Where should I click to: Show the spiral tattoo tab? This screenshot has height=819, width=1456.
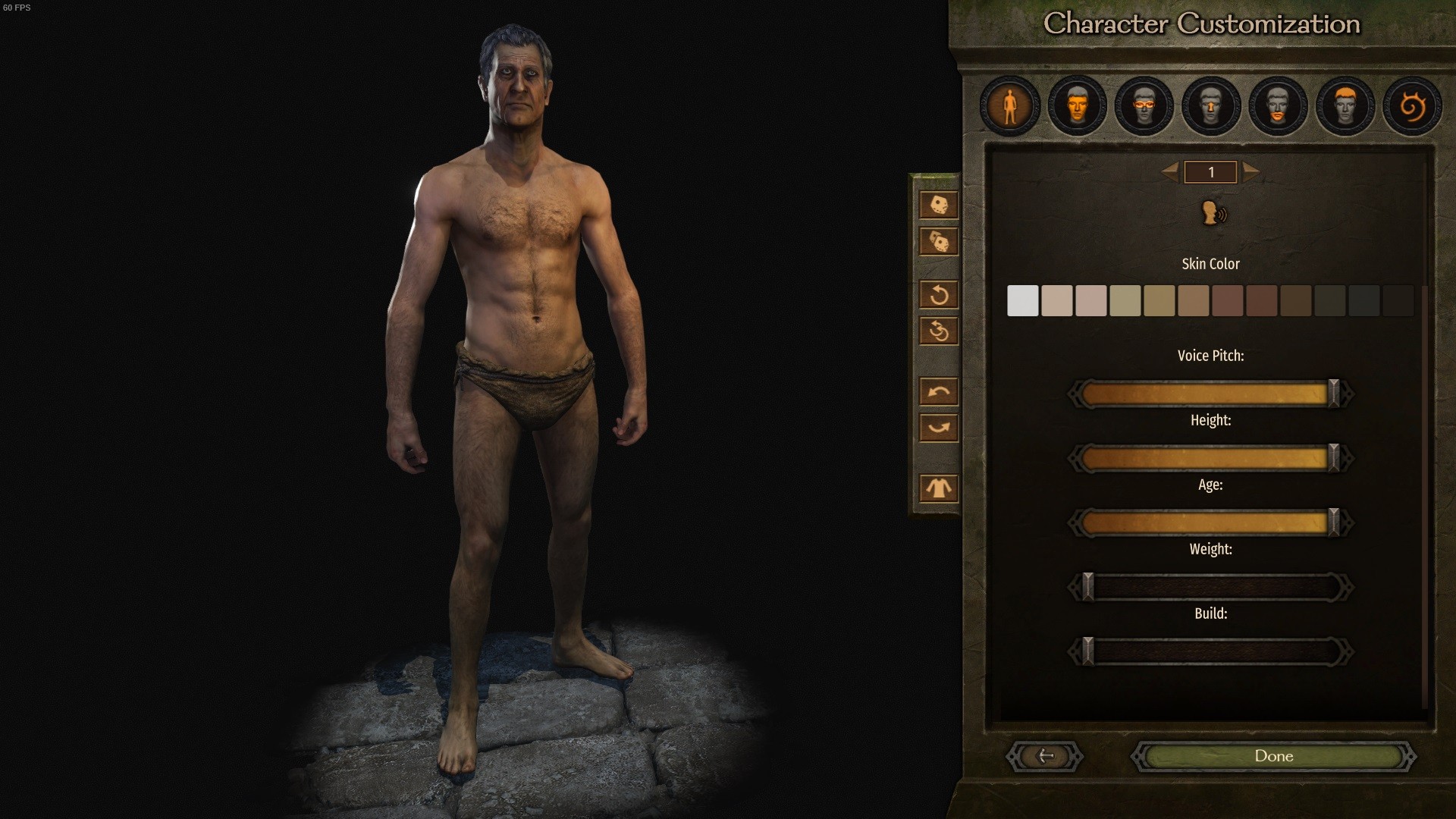point(1411,106)
